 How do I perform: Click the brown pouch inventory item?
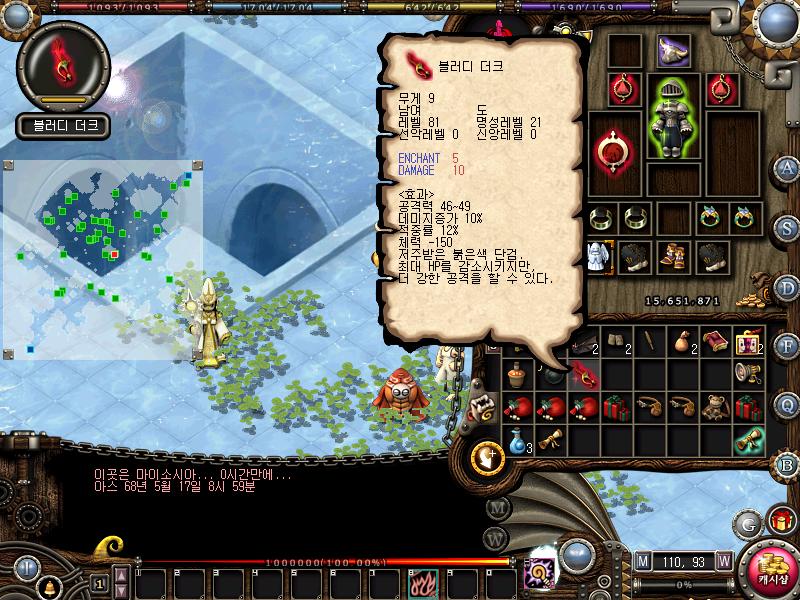click(682, 343)
